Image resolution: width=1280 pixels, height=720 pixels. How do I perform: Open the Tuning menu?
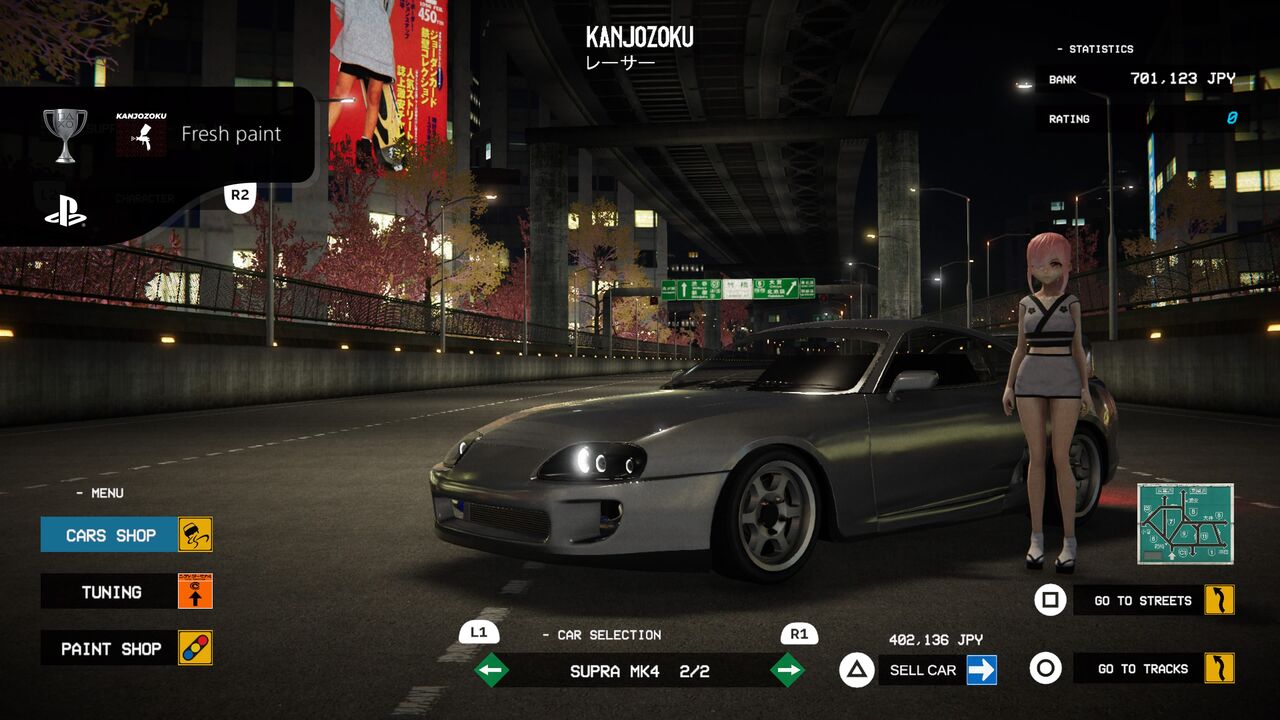coord(111,592)
